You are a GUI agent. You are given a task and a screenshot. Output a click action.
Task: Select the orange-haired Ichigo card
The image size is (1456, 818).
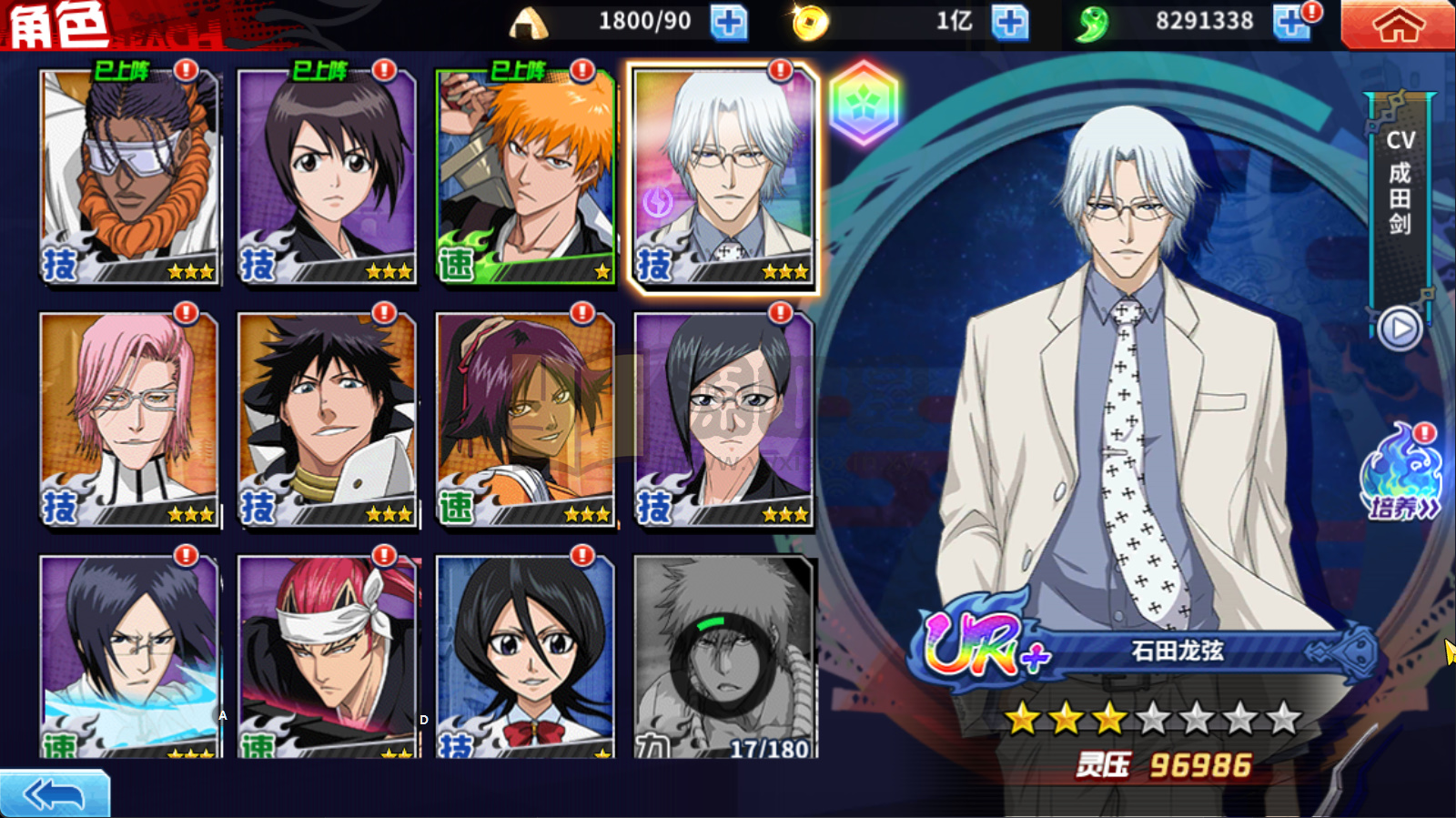pyautogui.click(x=525, y=177)
